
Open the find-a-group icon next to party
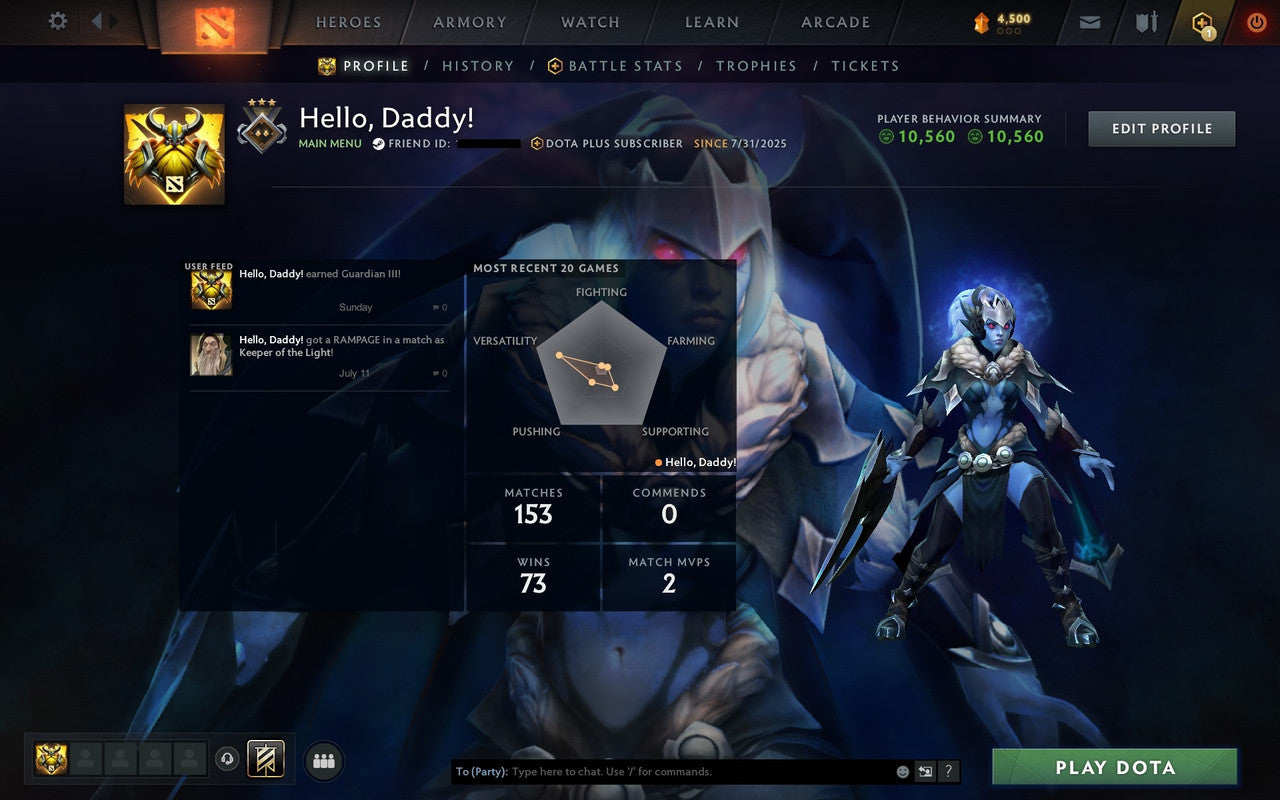click(x=323, y=760)
